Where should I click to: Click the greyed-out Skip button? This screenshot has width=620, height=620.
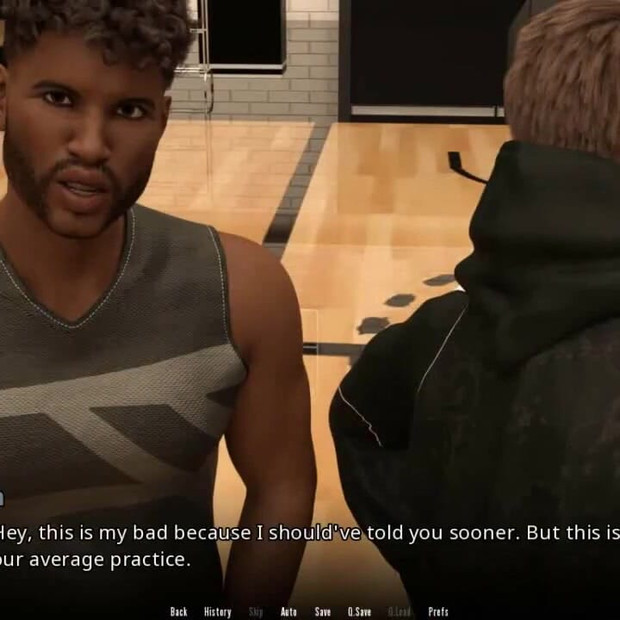[x=255, y=612]
